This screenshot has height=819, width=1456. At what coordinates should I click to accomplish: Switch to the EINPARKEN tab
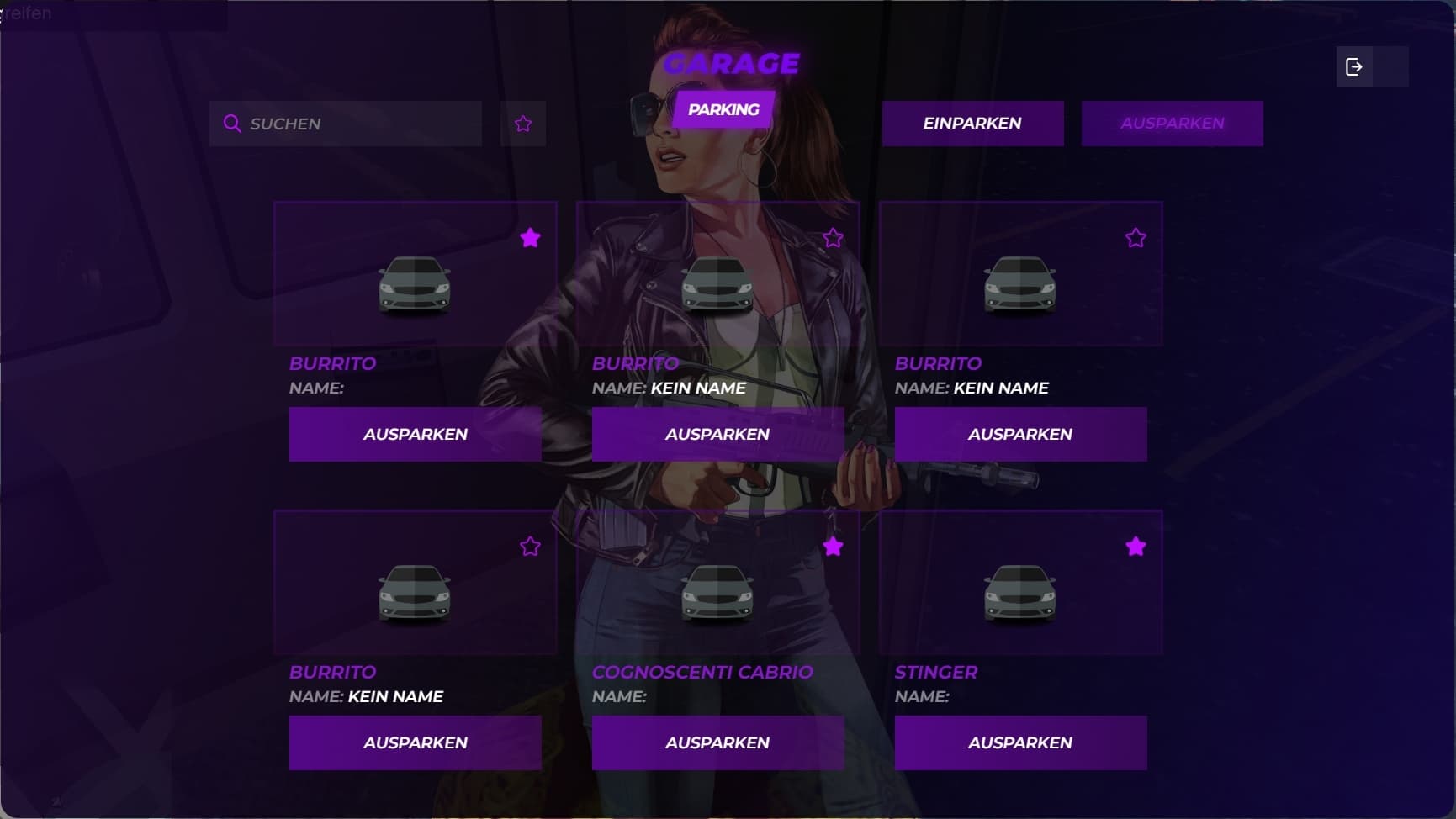coord(972,124)
